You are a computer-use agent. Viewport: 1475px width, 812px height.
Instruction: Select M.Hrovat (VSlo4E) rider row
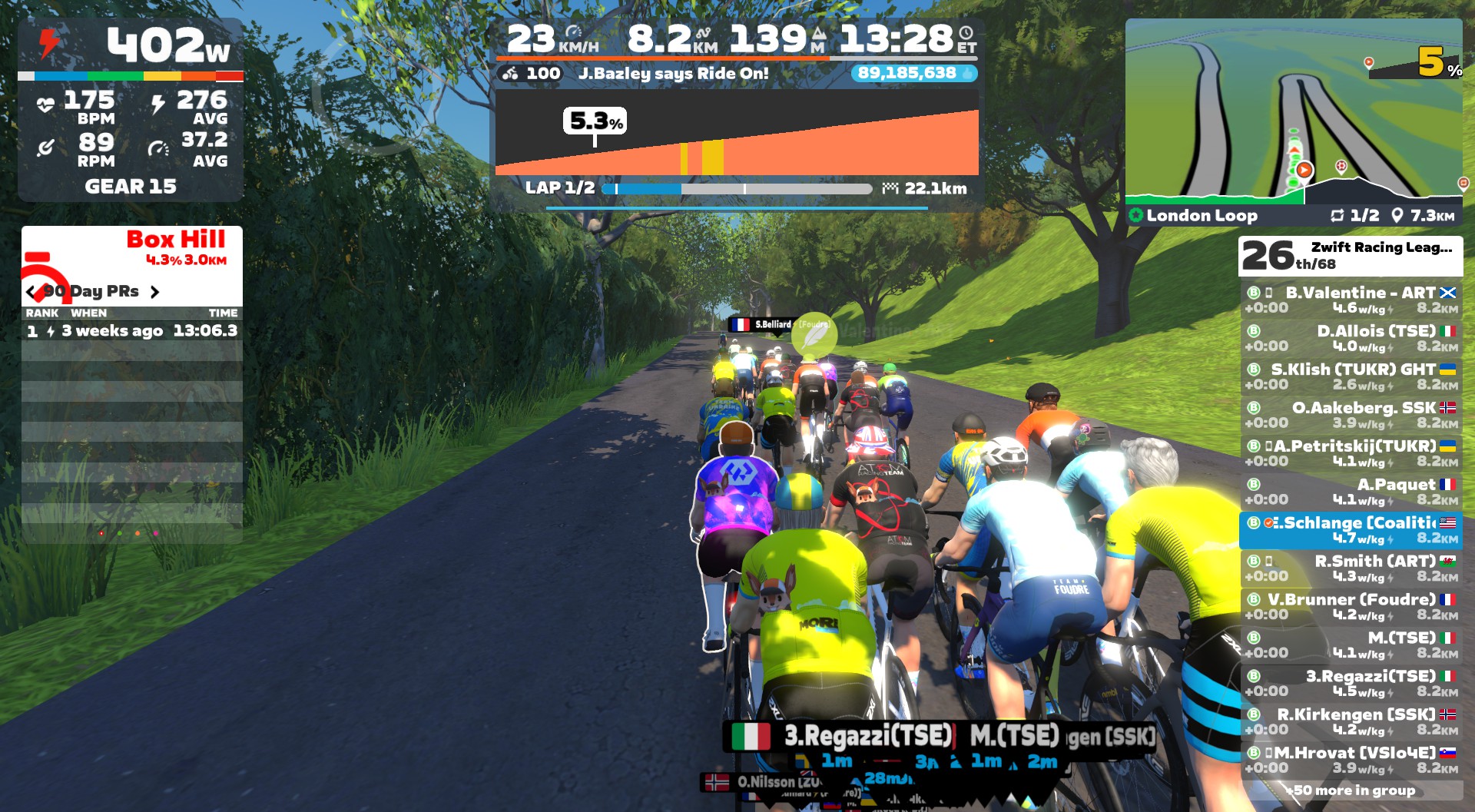(x=1351, y=760)
